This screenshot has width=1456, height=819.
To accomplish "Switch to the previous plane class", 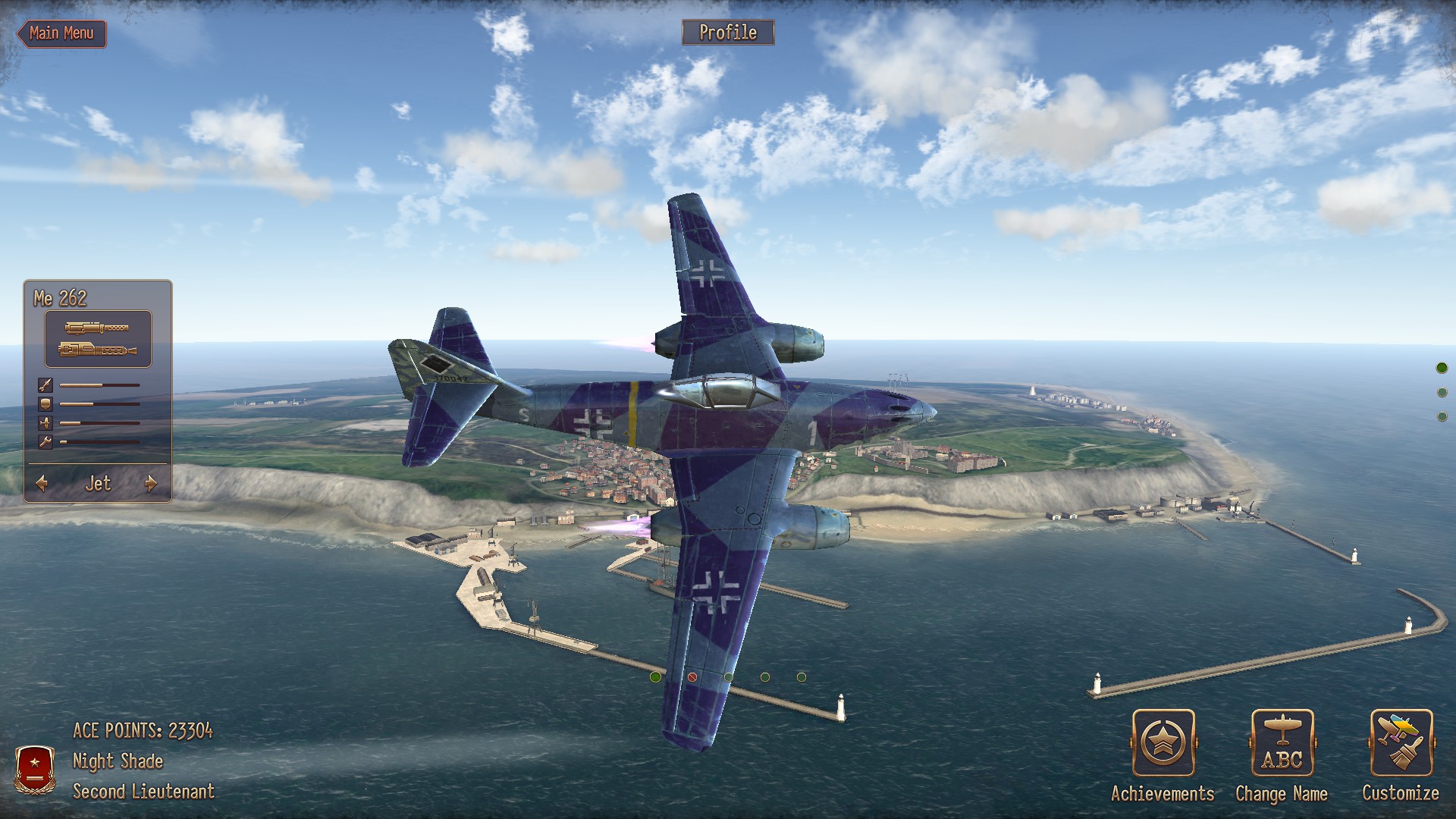I will pyautogui.click(x=42, y=483).
